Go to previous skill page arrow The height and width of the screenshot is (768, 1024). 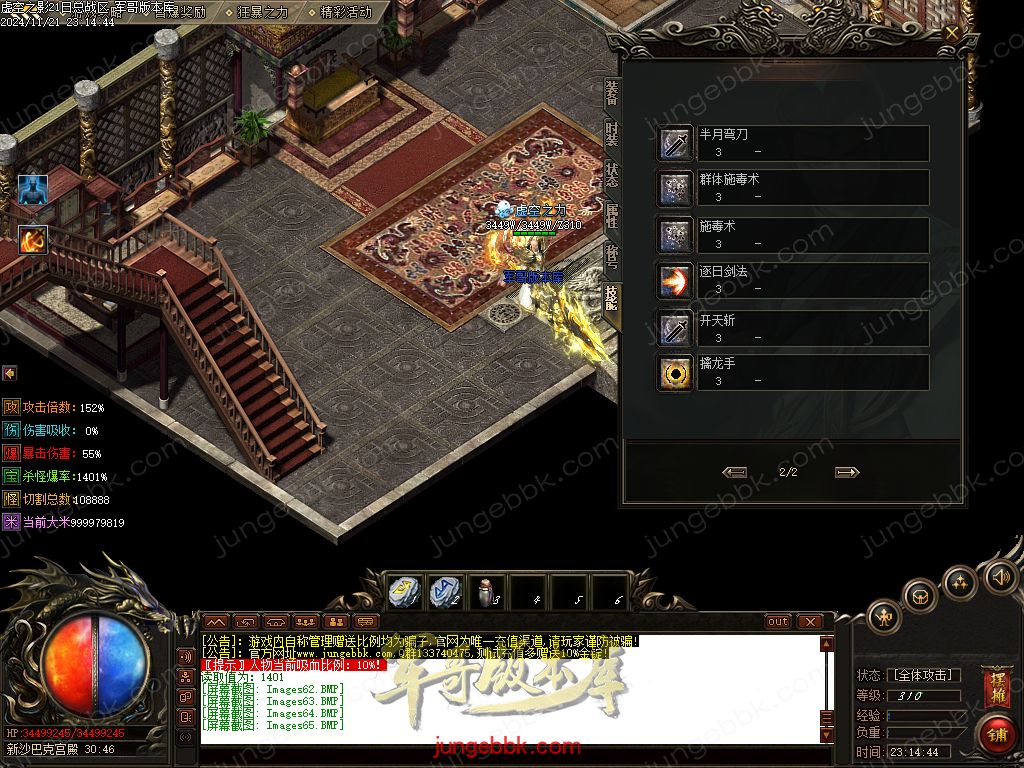[x=735, y=472]
